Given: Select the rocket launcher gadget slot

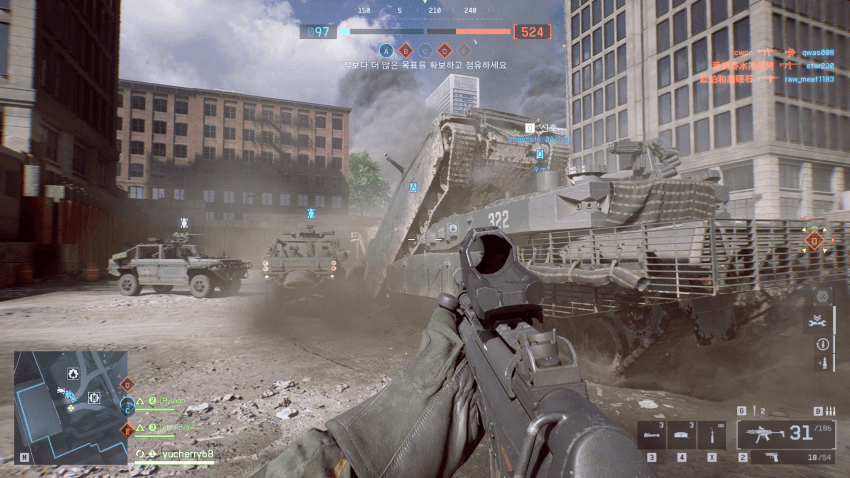Looking at the screenshot, I should (652, 434).
